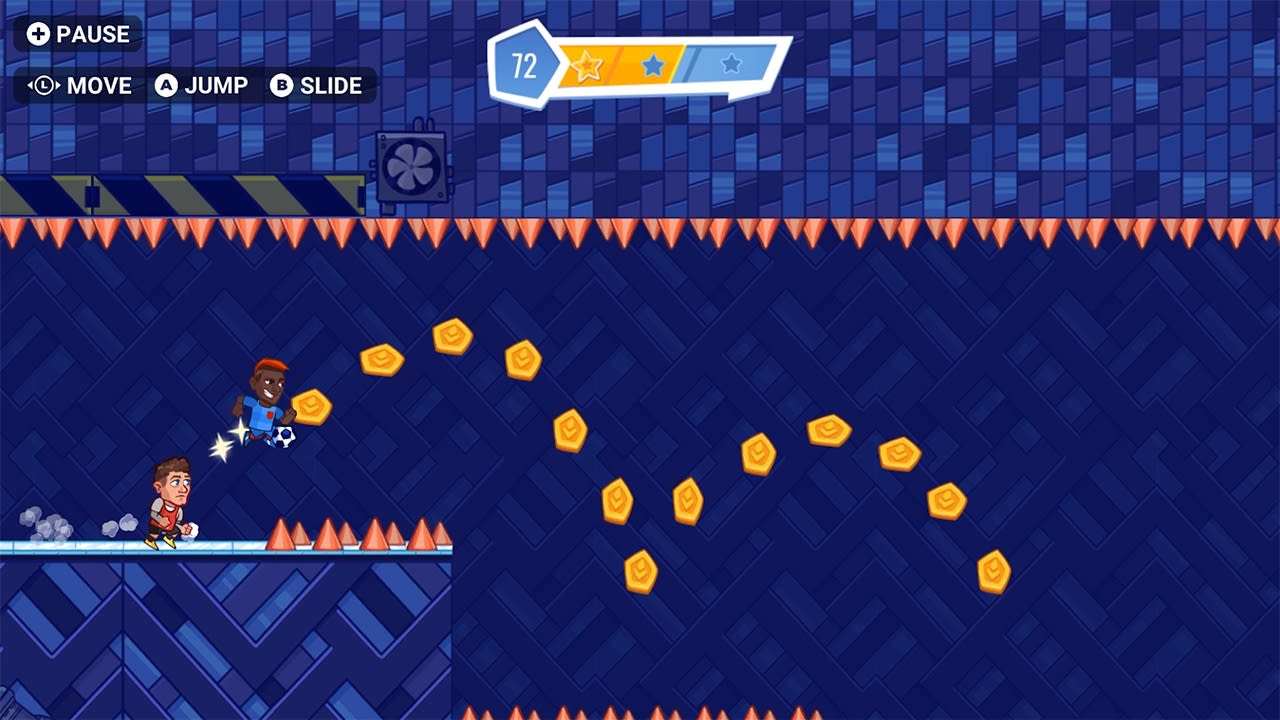Open the Pause menu

coord(78,33)
